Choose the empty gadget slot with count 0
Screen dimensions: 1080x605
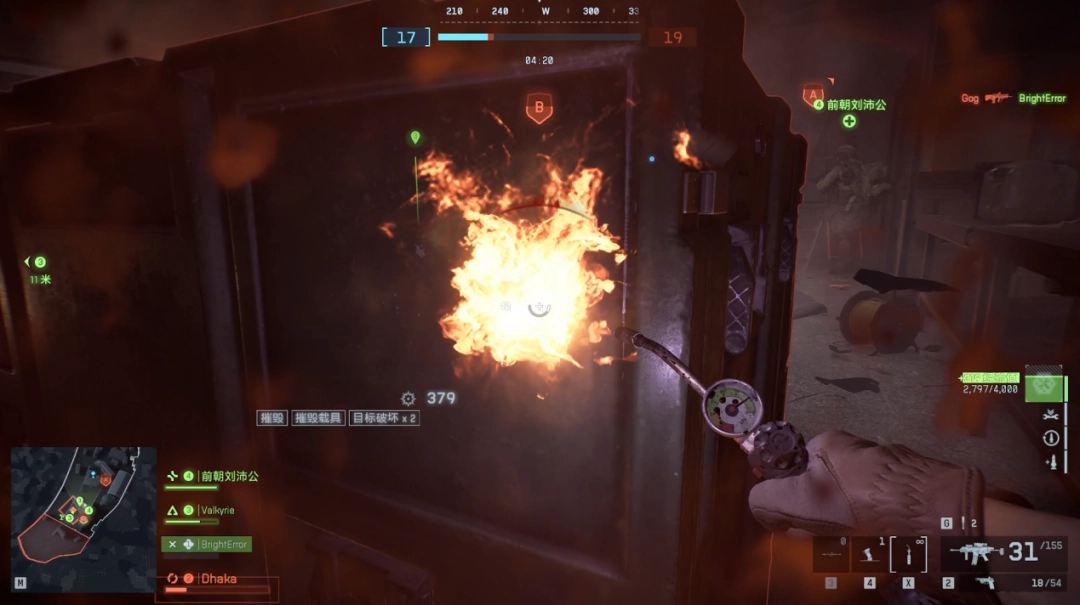(831, 554)
